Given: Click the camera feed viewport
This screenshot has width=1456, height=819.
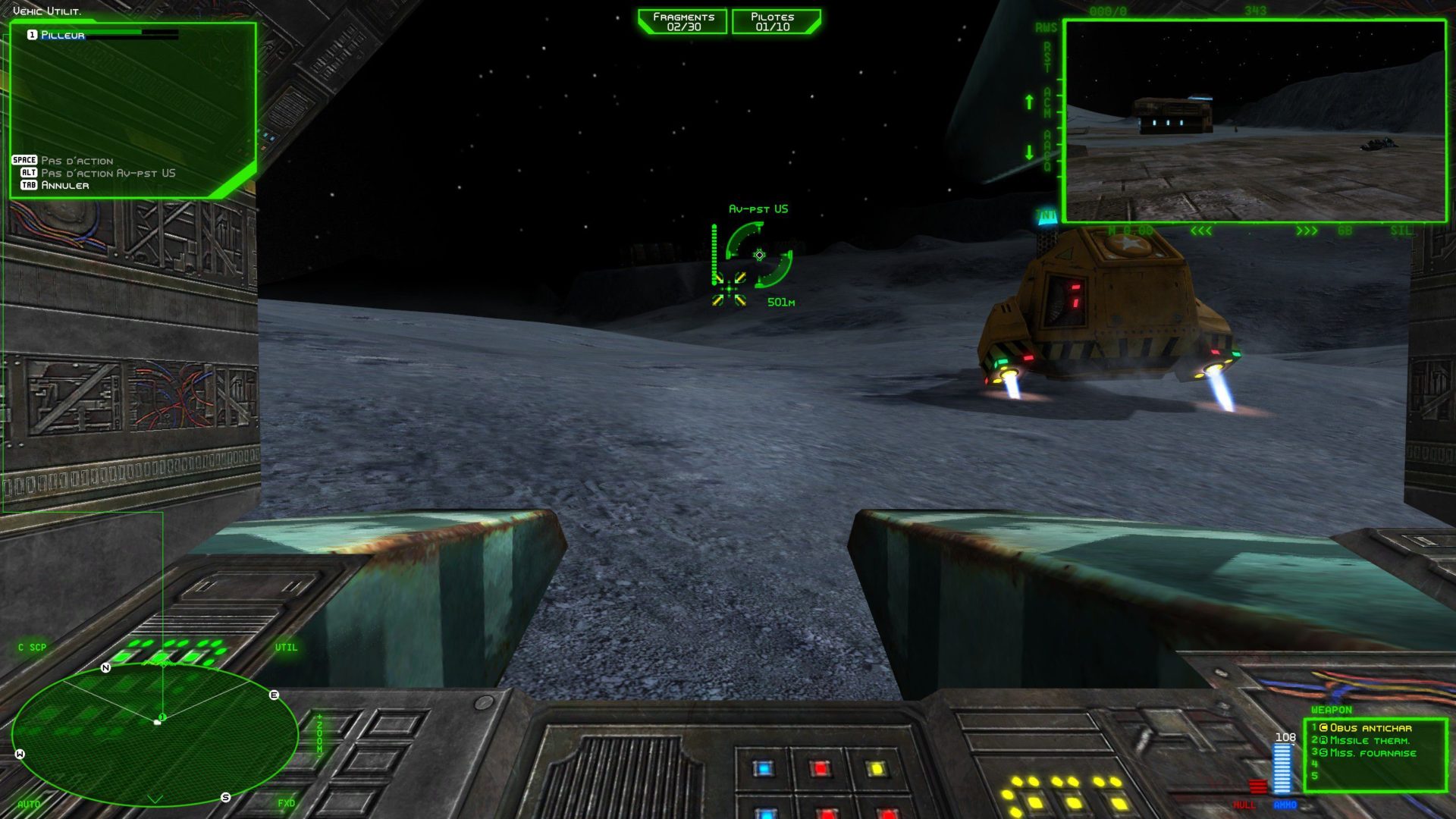Looking at the screenshot, I should click(1254, 121).
